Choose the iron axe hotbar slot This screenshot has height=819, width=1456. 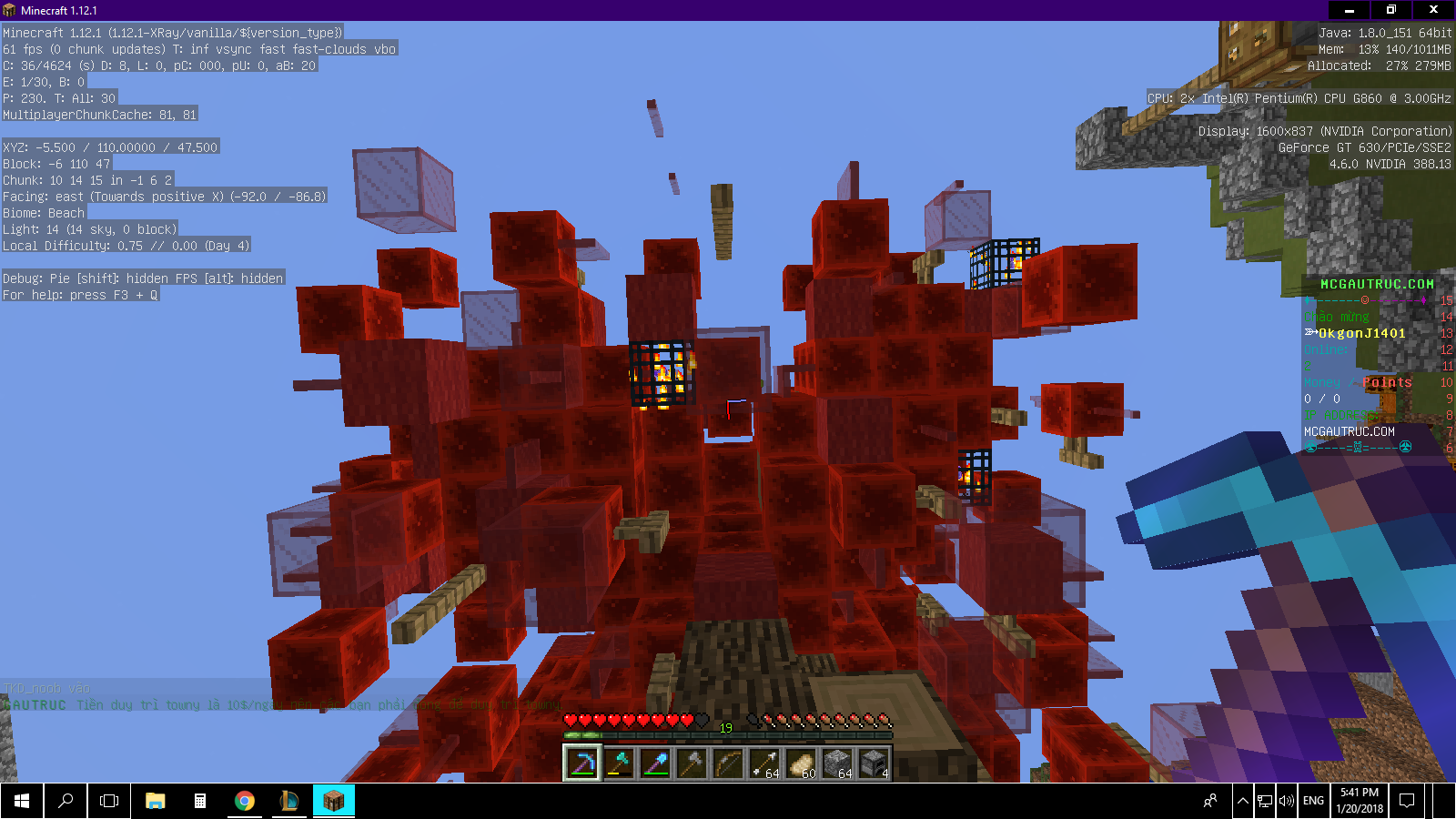tap(692, 763)
